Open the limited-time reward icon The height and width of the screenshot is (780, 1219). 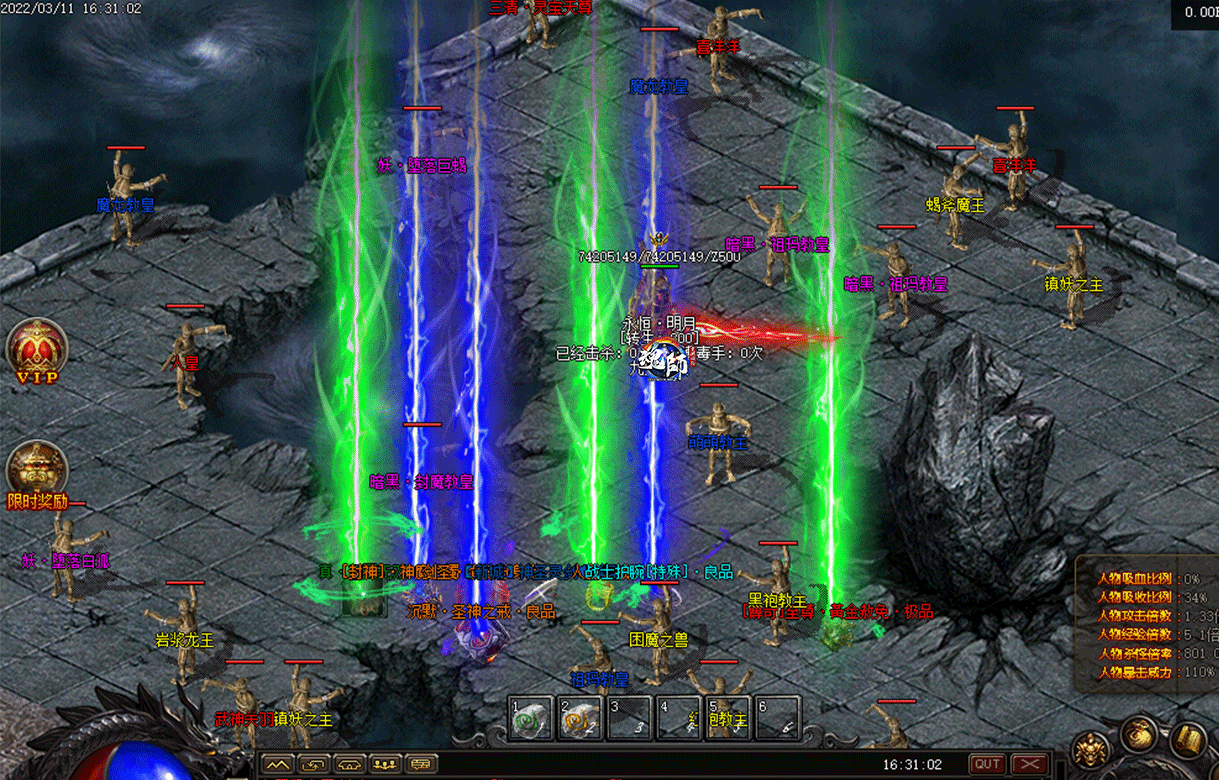pyautogui.click(x=37, y=471)
